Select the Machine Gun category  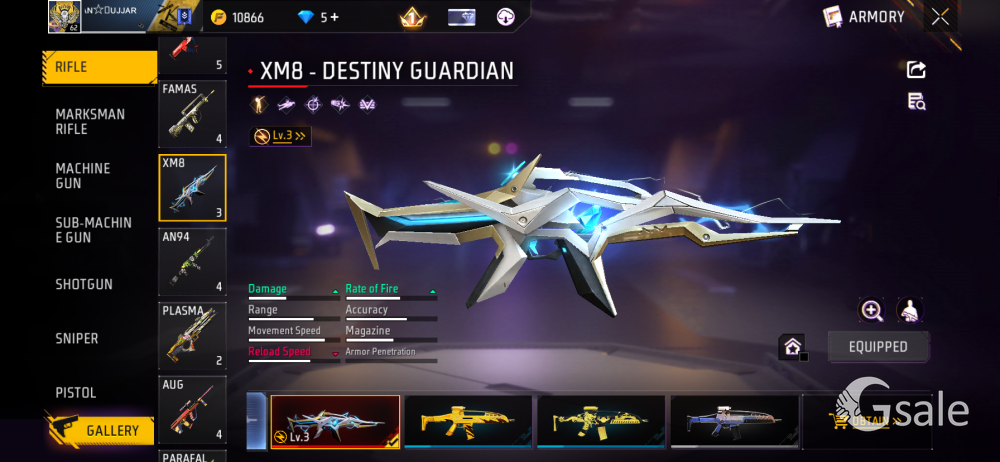83,175
